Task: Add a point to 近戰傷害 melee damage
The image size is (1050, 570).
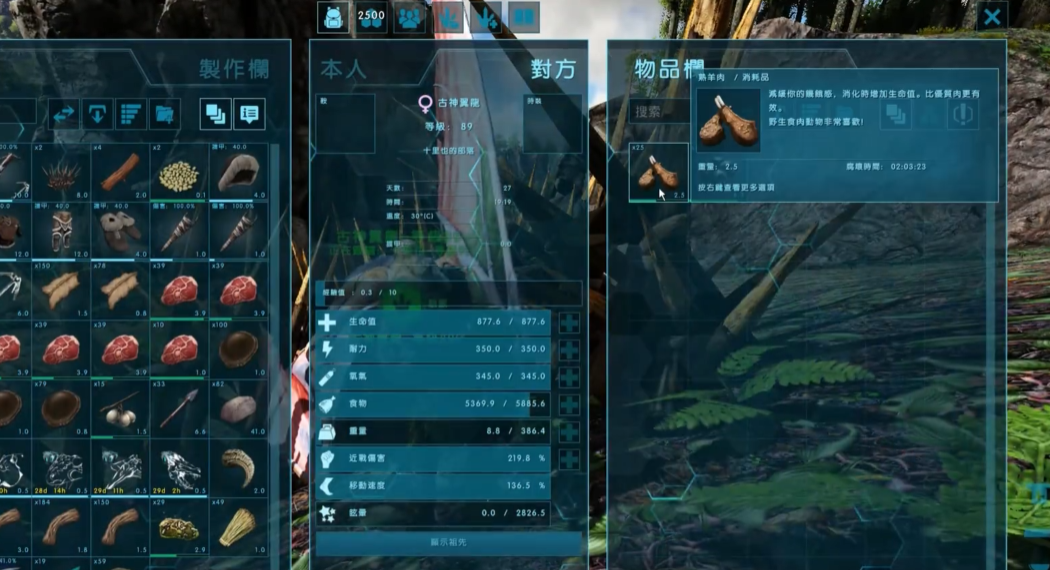Action: 569,459
